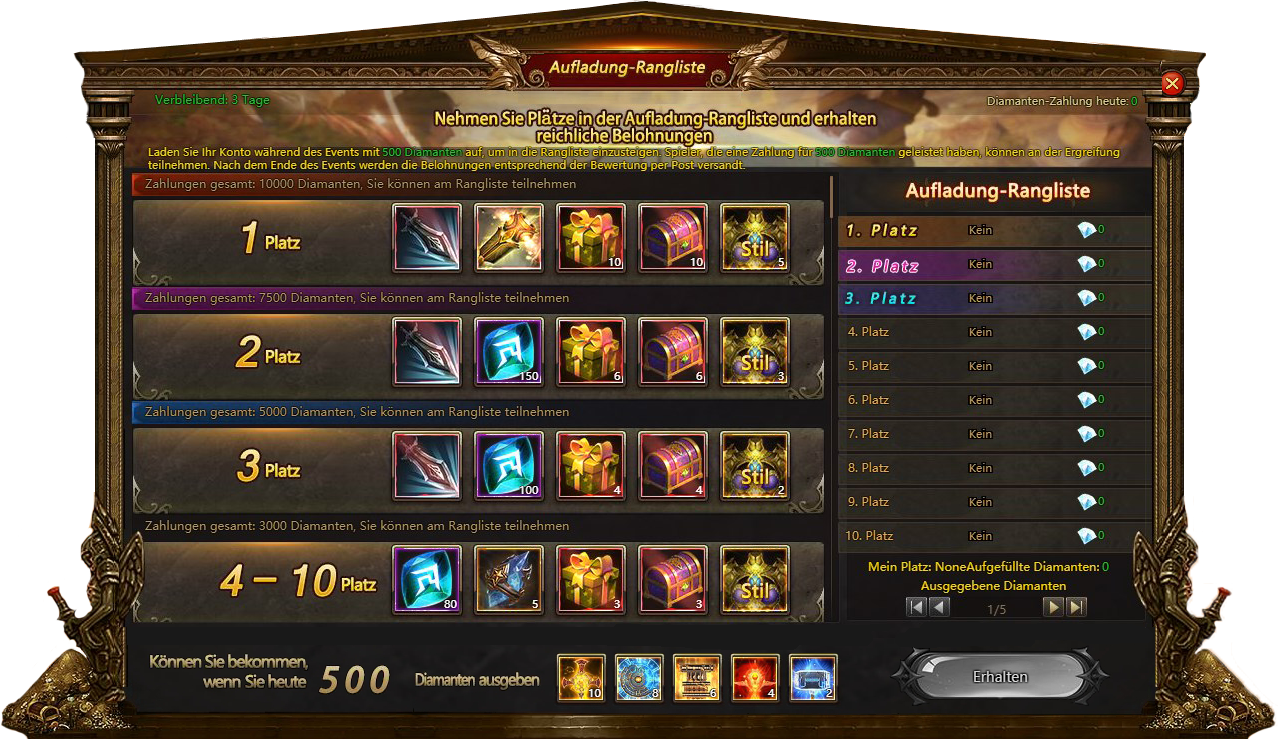The image size is (1278, 739).
Task: View the golden cross daily reward with 10
Action: coord(581,679)
